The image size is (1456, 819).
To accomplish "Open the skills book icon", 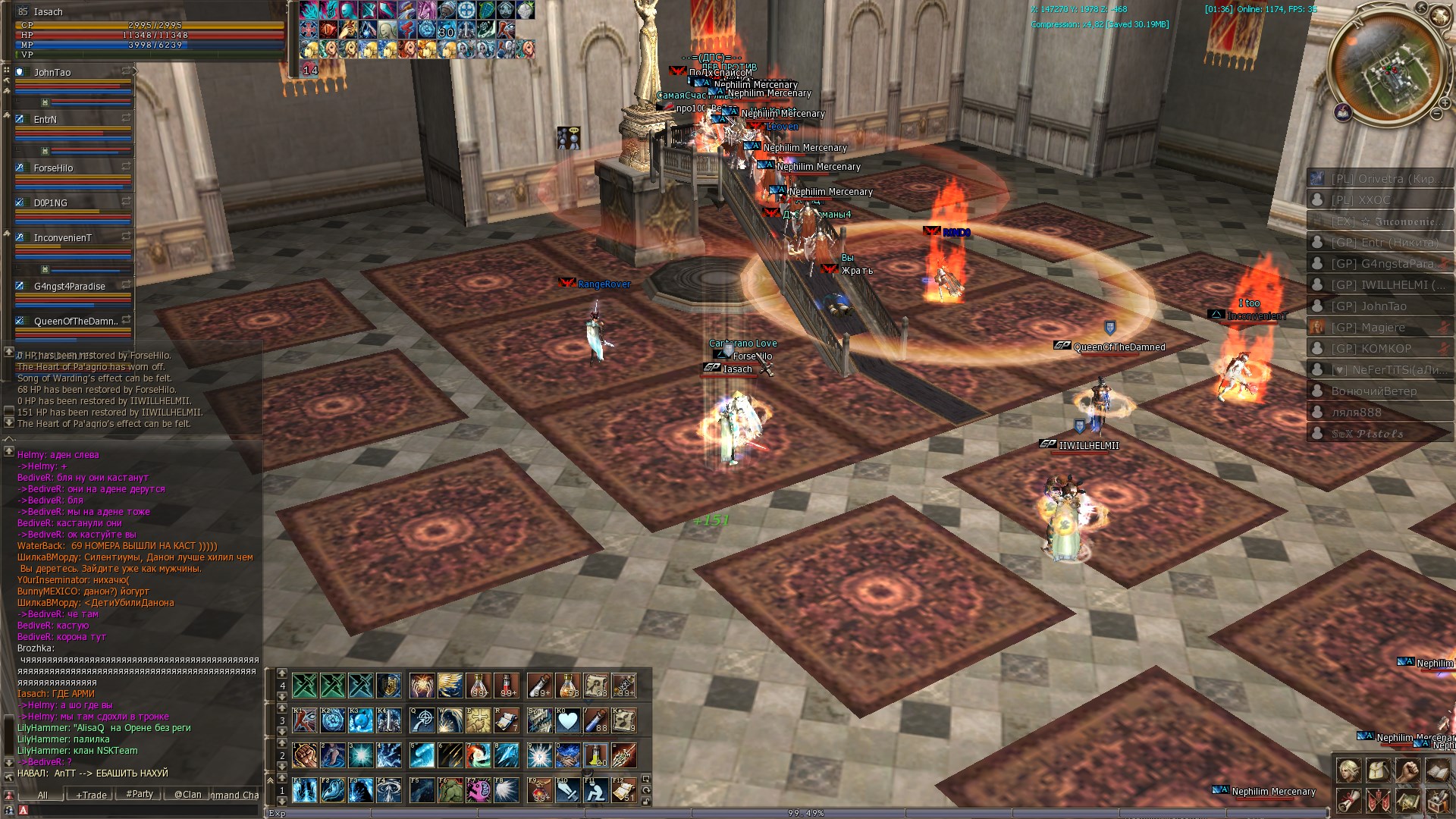I will coord(1437,771).
